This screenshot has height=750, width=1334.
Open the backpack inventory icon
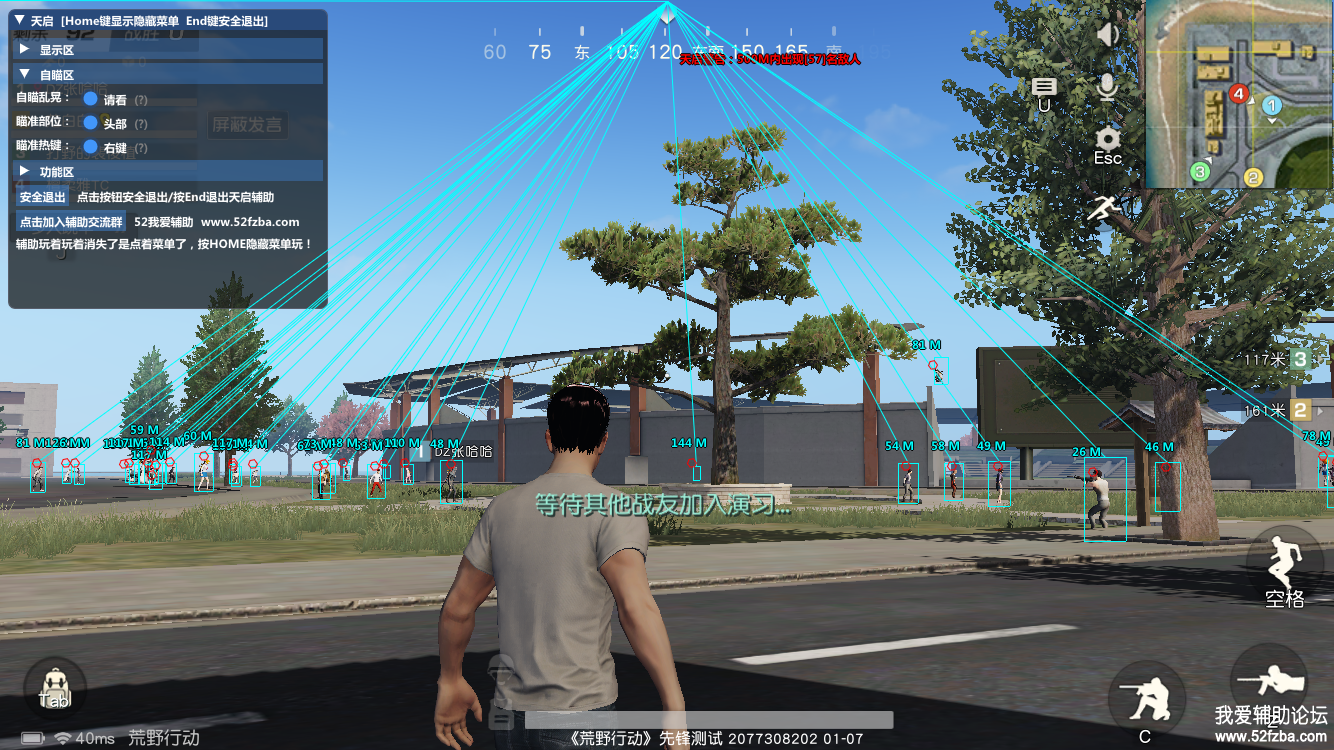tap(55, 687)
